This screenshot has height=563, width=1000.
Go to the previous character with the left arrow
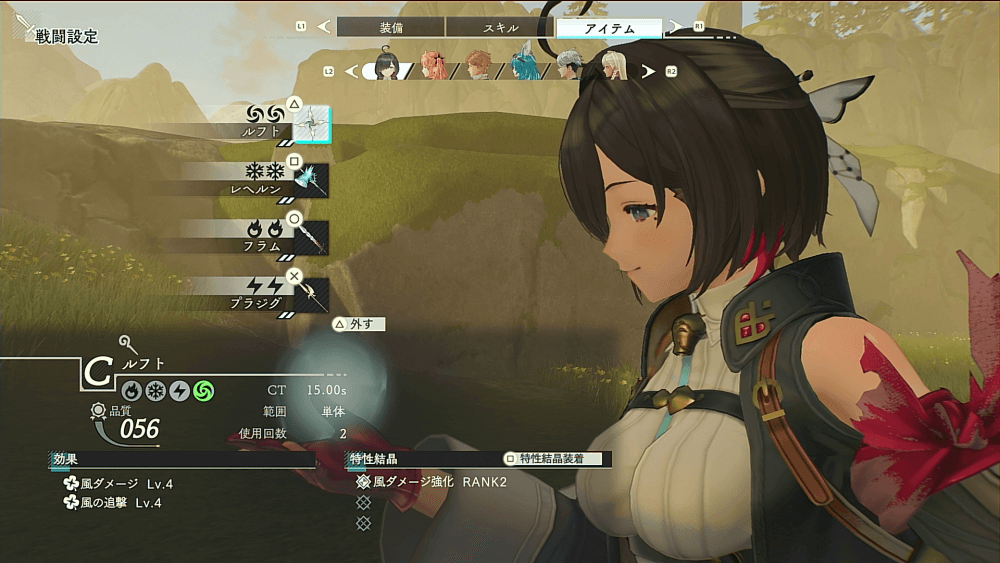350,71
